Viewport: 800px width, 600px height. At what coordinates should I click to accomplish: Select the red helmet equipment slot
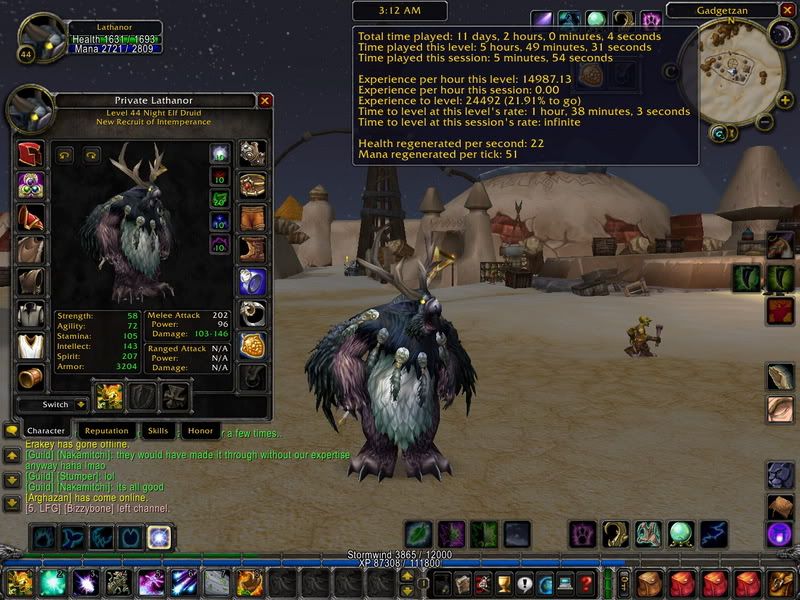pyautogui.click(x=31, y=154)
